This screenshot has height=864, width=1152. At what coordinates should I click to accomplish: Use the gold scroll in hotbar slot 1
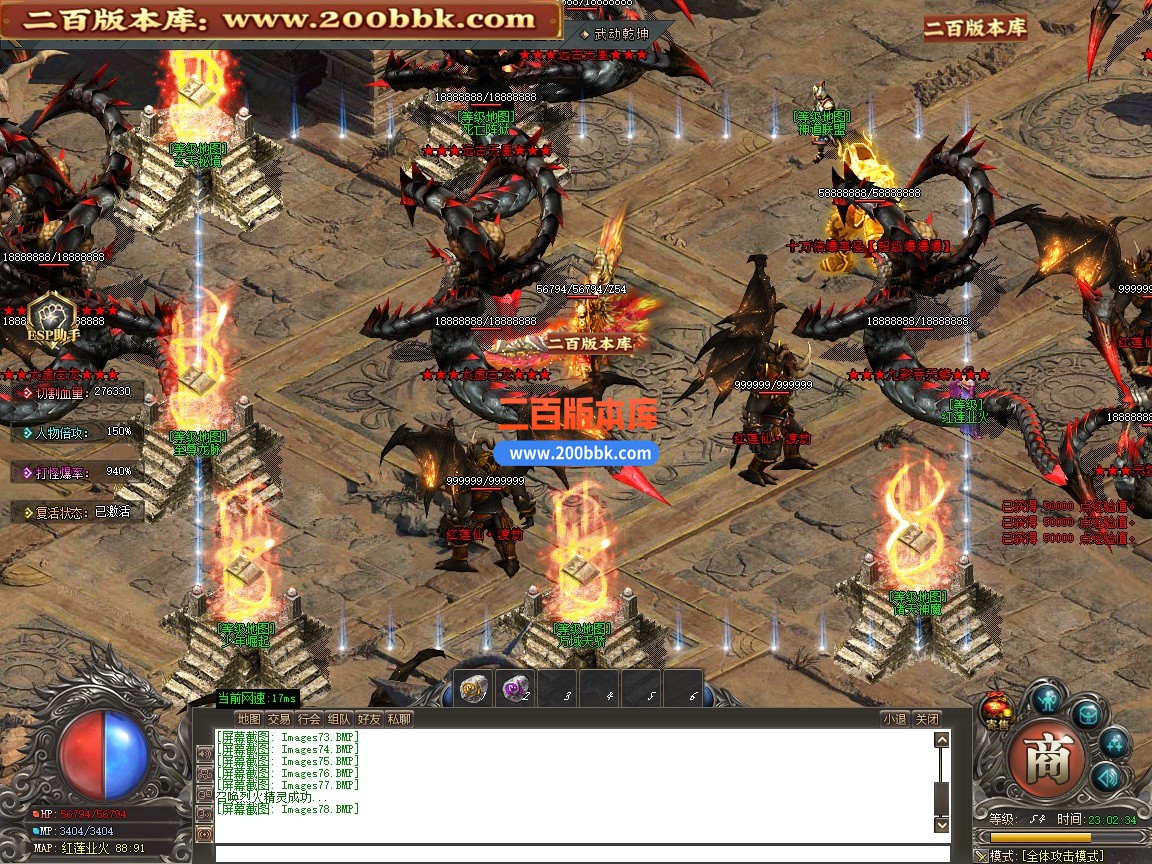click(x=473, y=689)
